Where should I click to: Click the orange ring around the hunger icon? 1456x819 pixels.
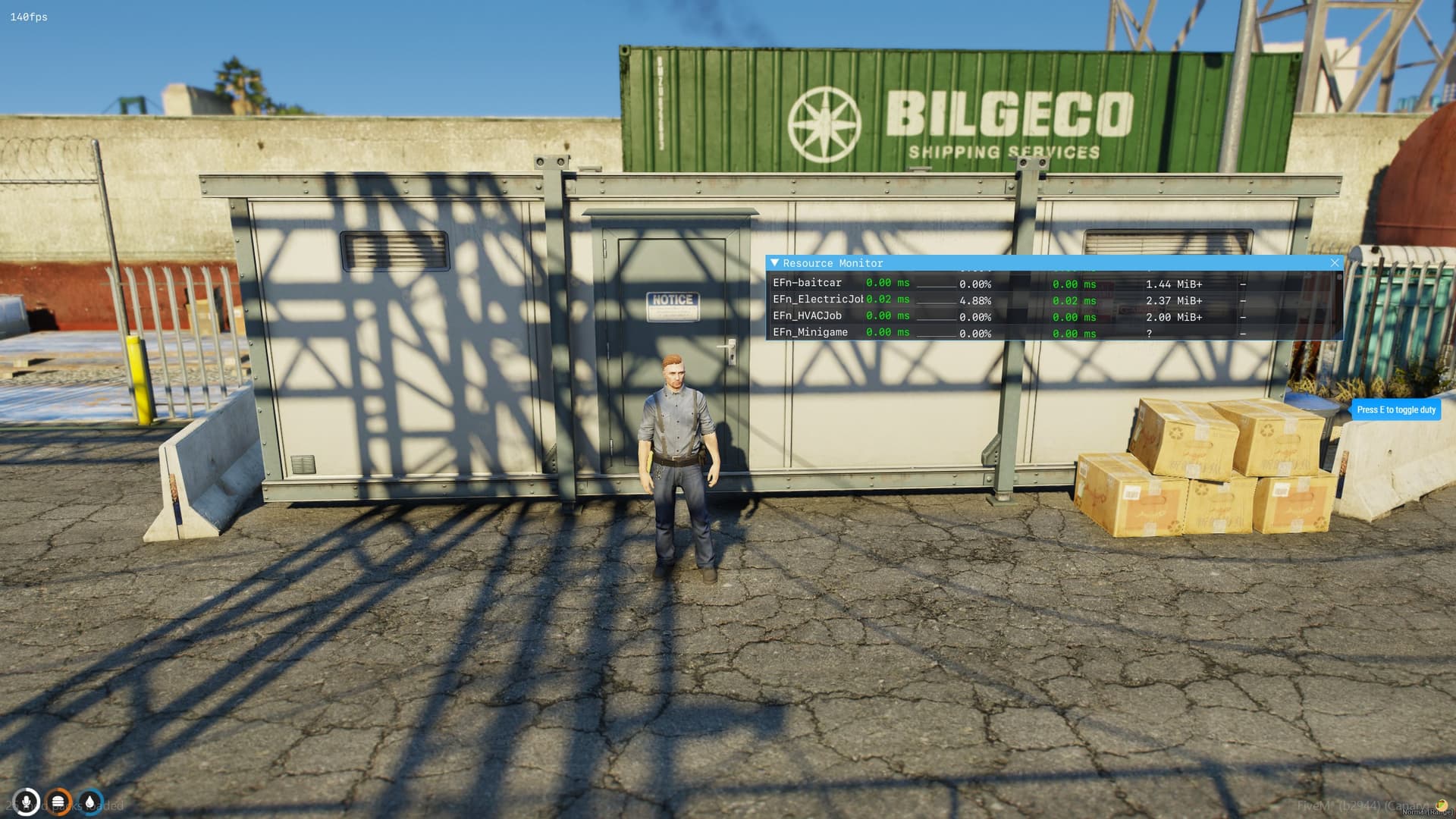[58, 787]
